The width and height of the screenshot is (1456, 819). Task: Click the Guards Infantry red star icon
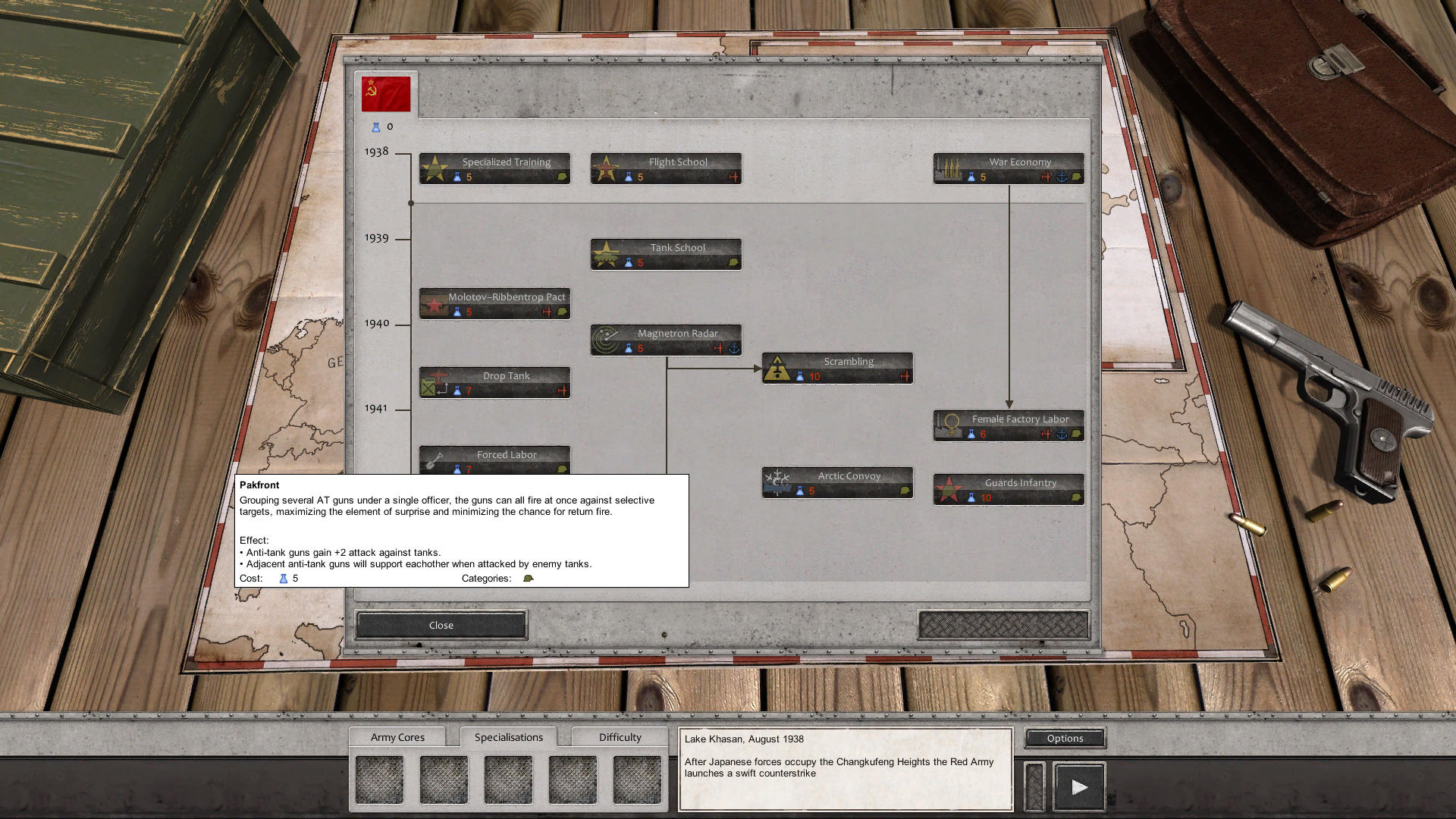tap(949, 488)
